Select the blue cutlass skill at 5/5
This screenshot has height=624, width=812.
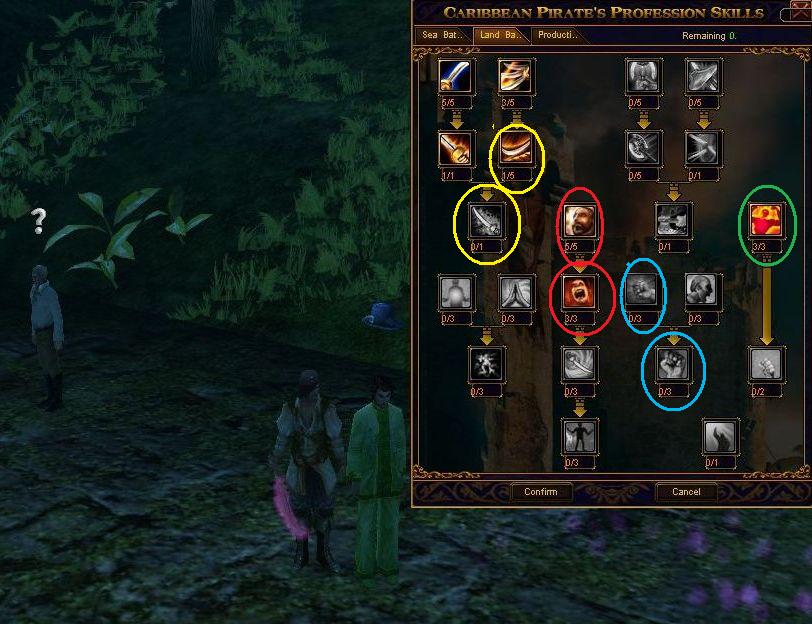point(456,76)
